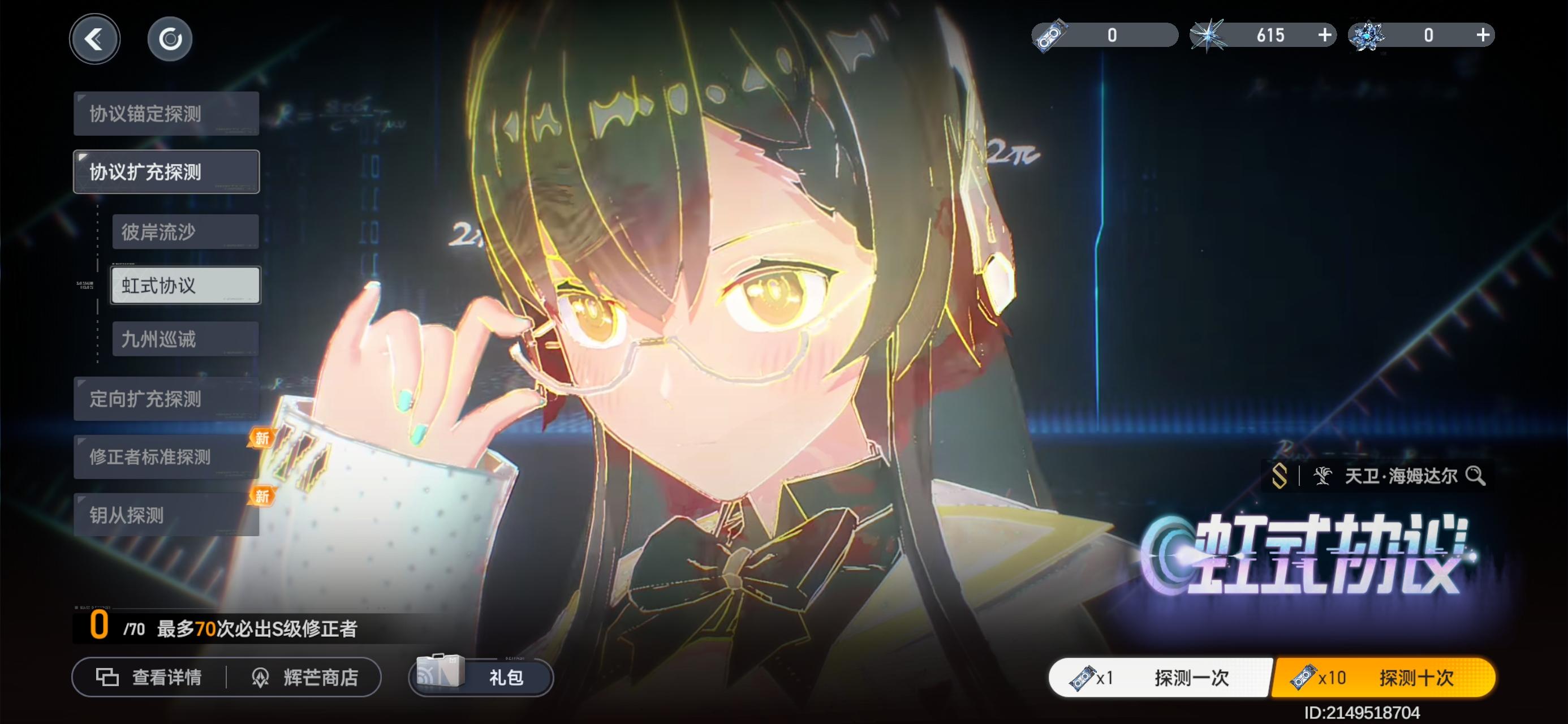Select the 九州巡诚 sub-banner

(186, 339)
